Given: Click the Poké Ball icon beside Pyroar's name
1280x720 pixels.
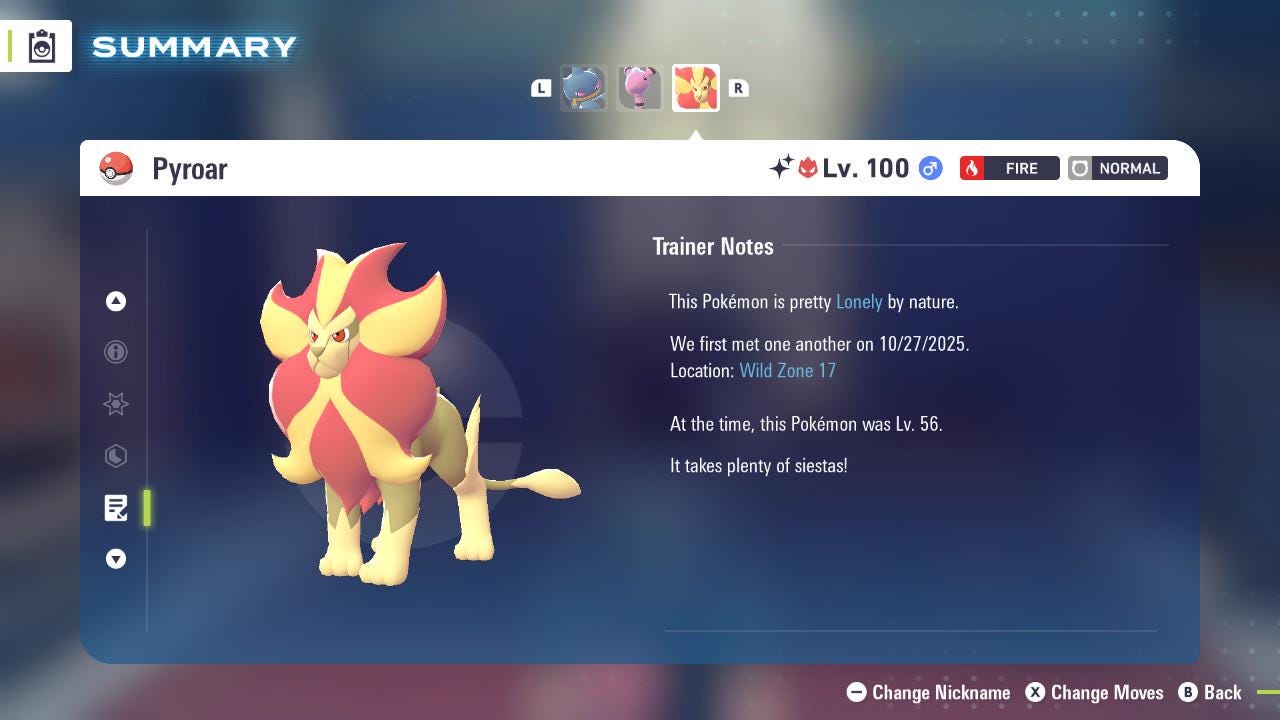Looking at the screenshot, I should 116,168.
